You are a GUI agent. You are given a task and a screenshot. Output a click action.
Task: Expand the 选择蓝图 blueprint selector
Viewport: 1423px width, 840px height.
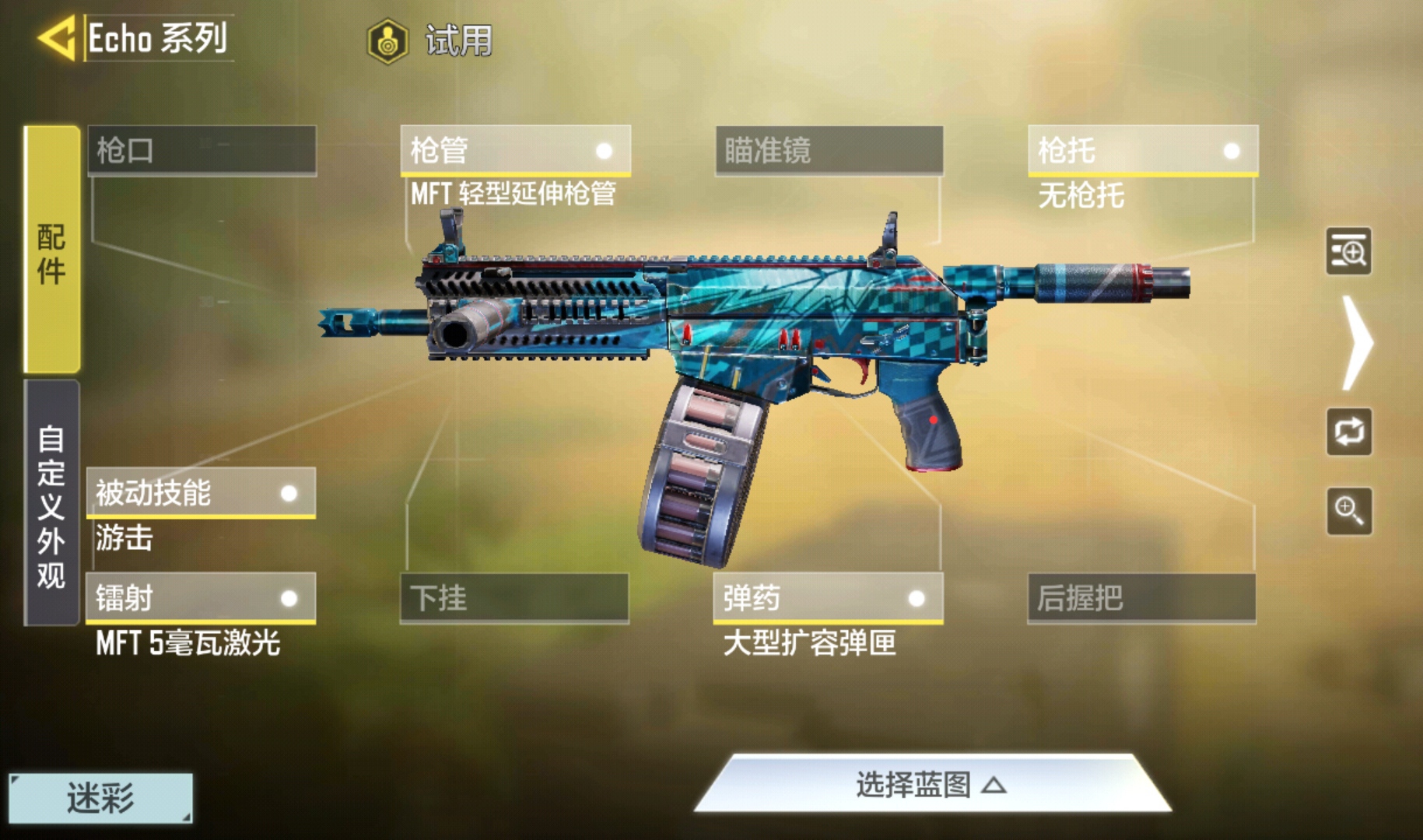932,785
